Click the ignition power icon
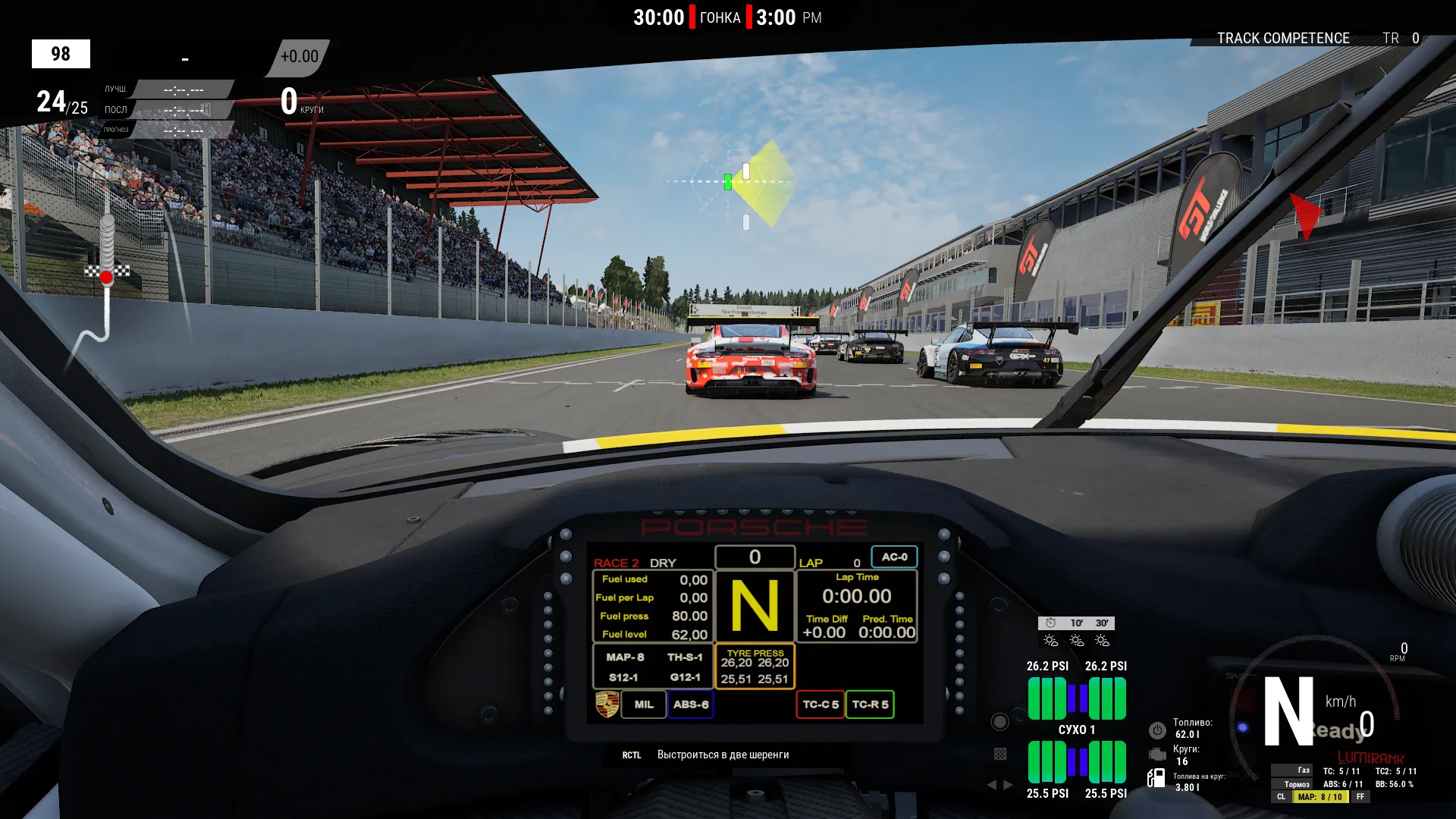The image size is (1456, 819). pyautogui.click(x=1157, y=730)
